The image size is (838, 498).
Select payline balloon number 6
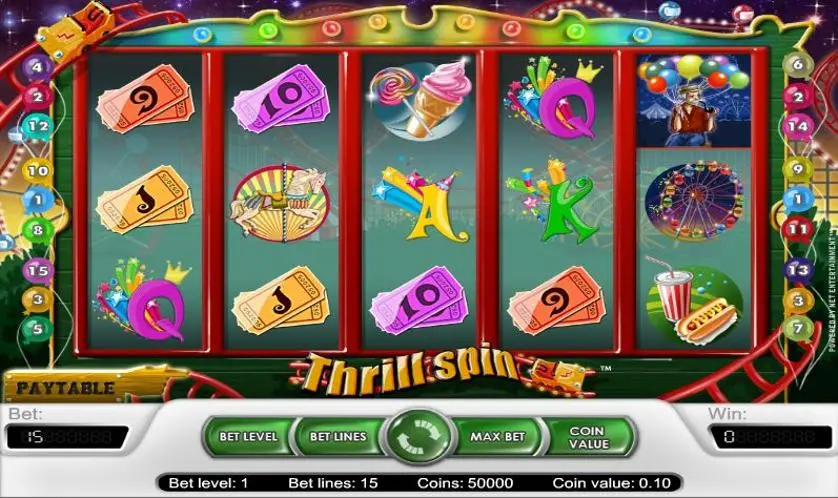[797, 66]
